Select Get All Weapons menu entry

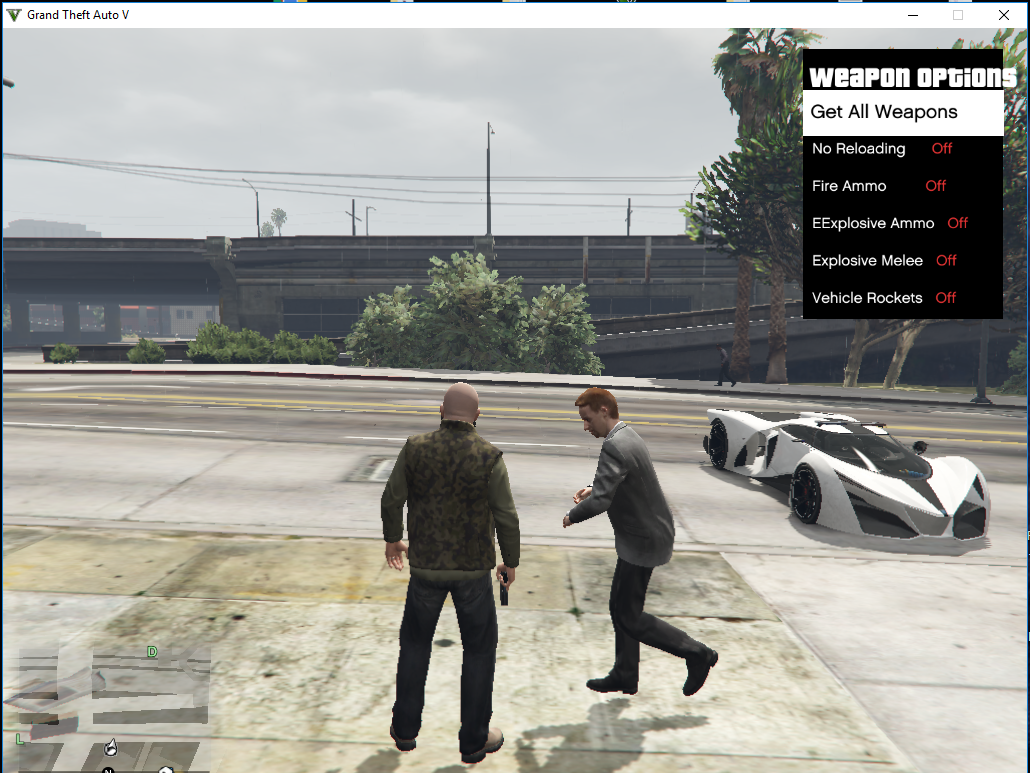(884, 112)
